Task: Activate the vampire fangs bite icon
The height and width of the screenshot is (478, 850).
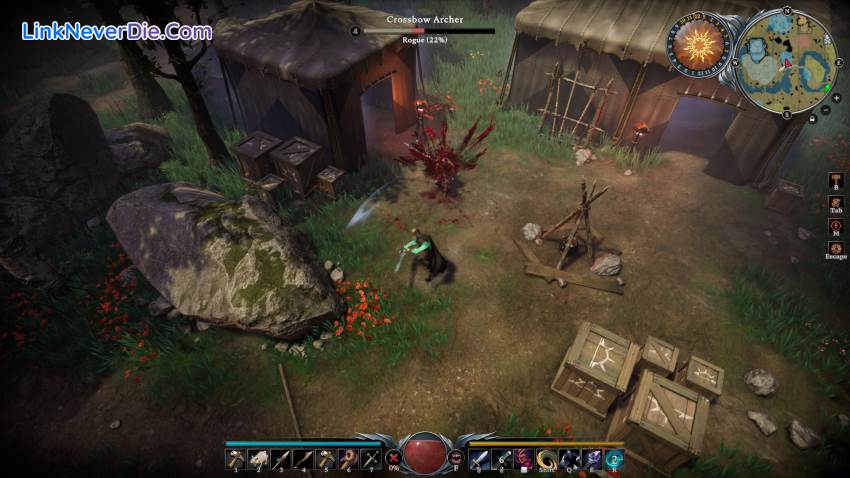Action: tap(456, 458)
